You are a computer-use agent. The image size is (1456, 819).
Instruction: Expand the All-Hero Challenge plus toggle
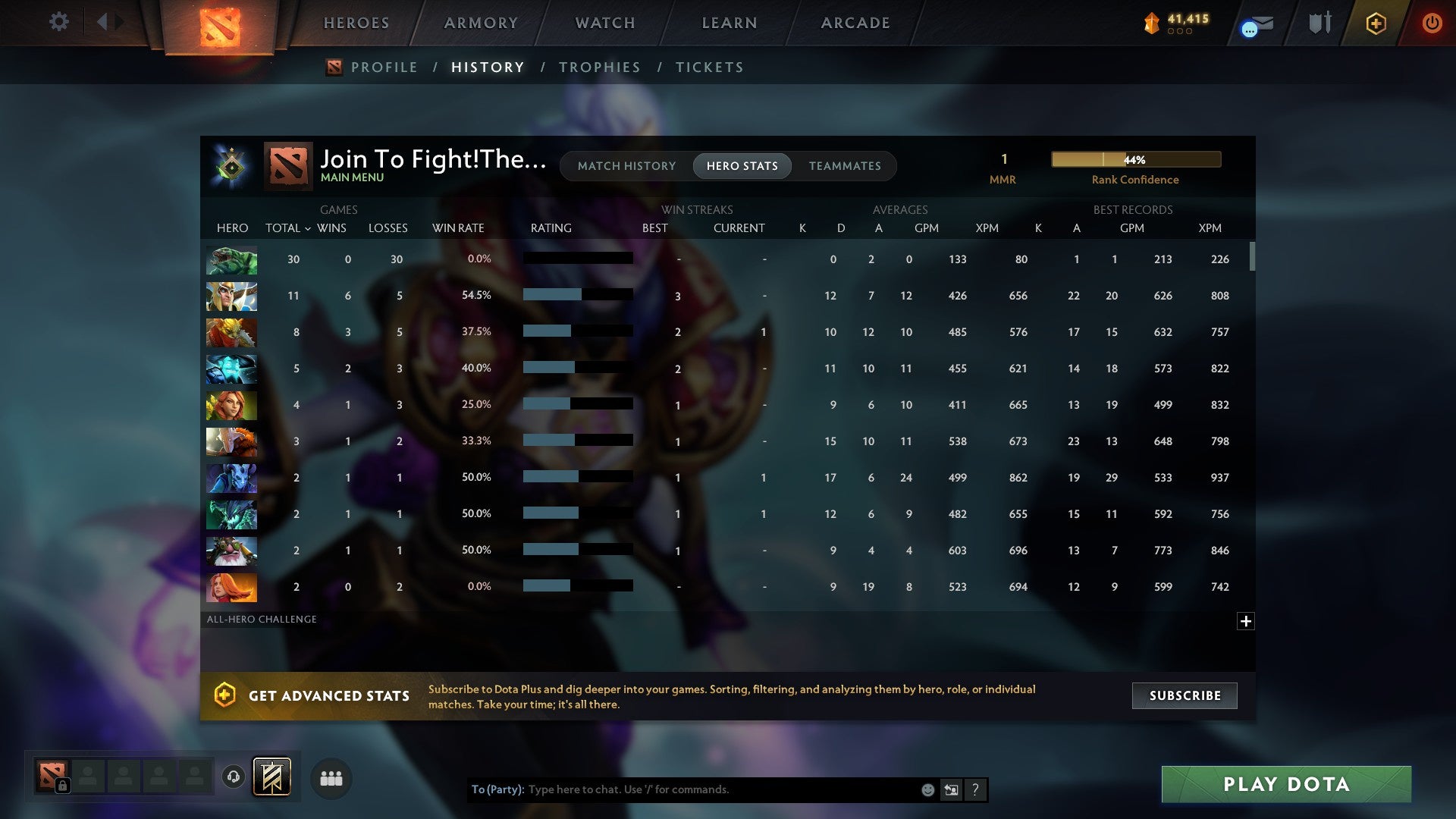tap(1247, 621)
